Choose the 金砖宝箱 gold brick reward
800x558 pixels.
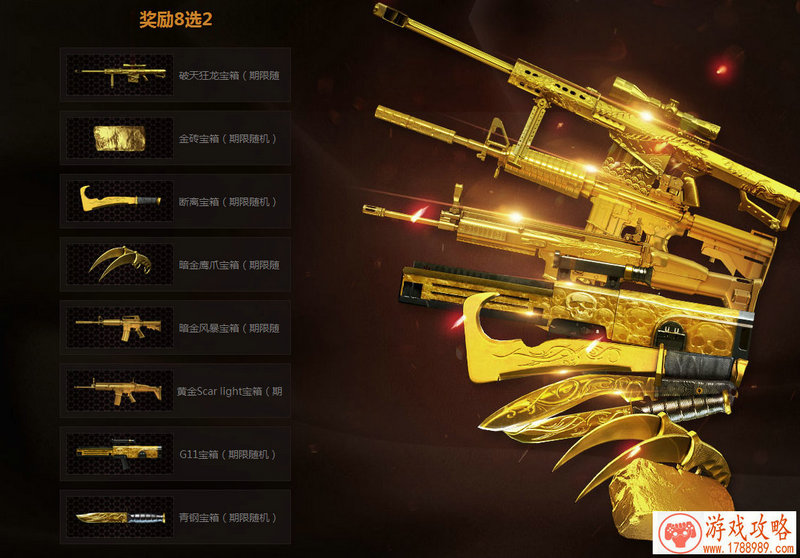(175, 138)
